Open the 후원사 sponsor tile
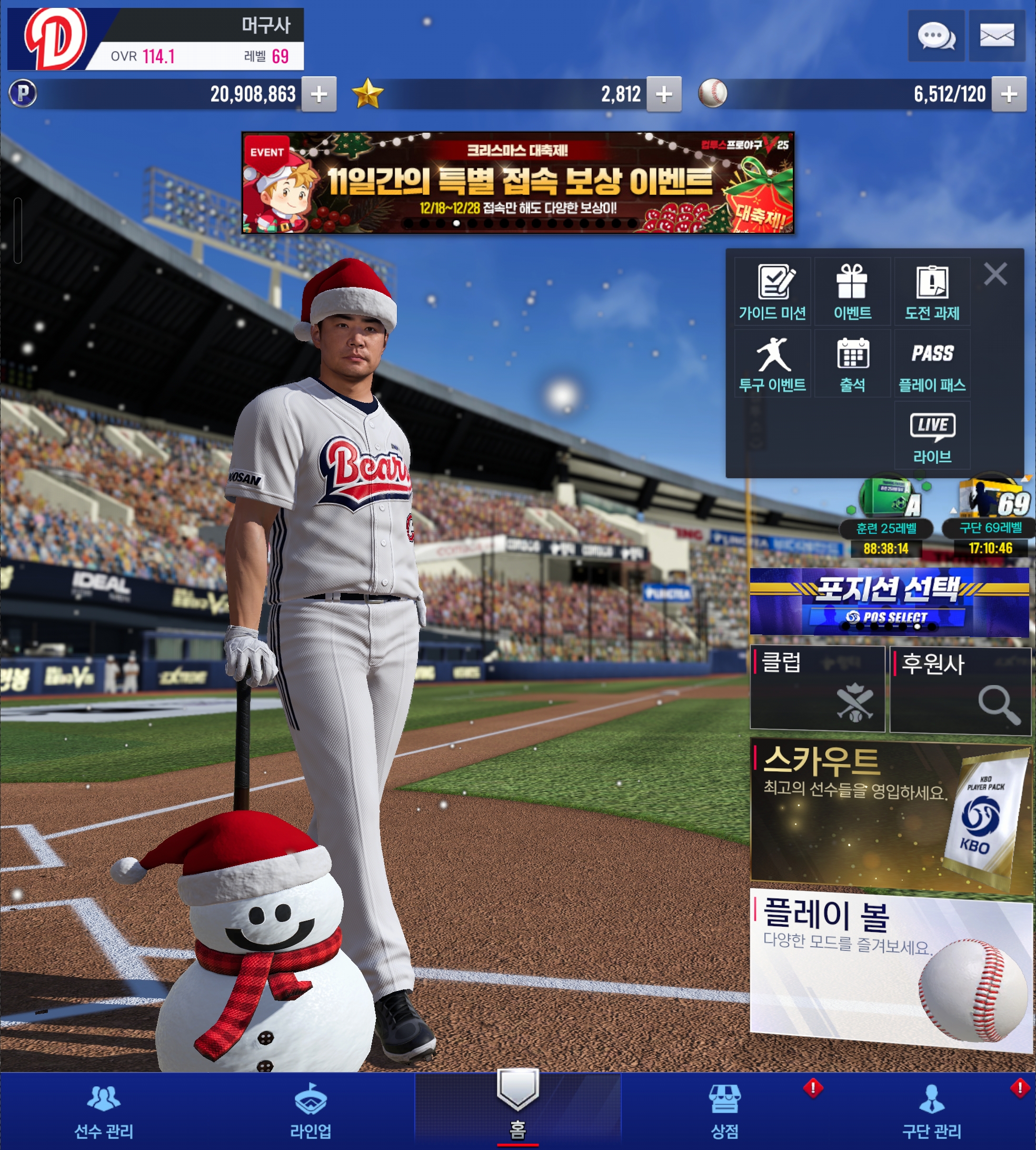 [961, 689]
